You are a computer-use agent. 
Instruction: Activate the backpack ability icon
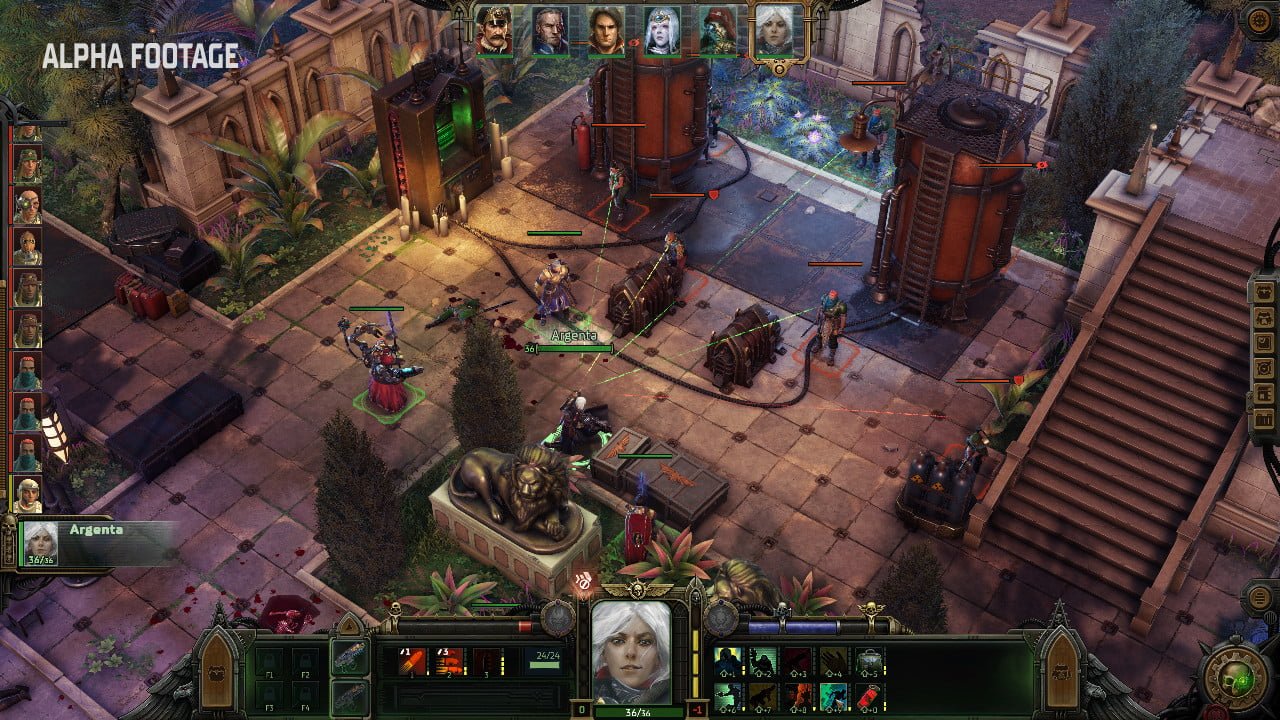click(869, 660)
